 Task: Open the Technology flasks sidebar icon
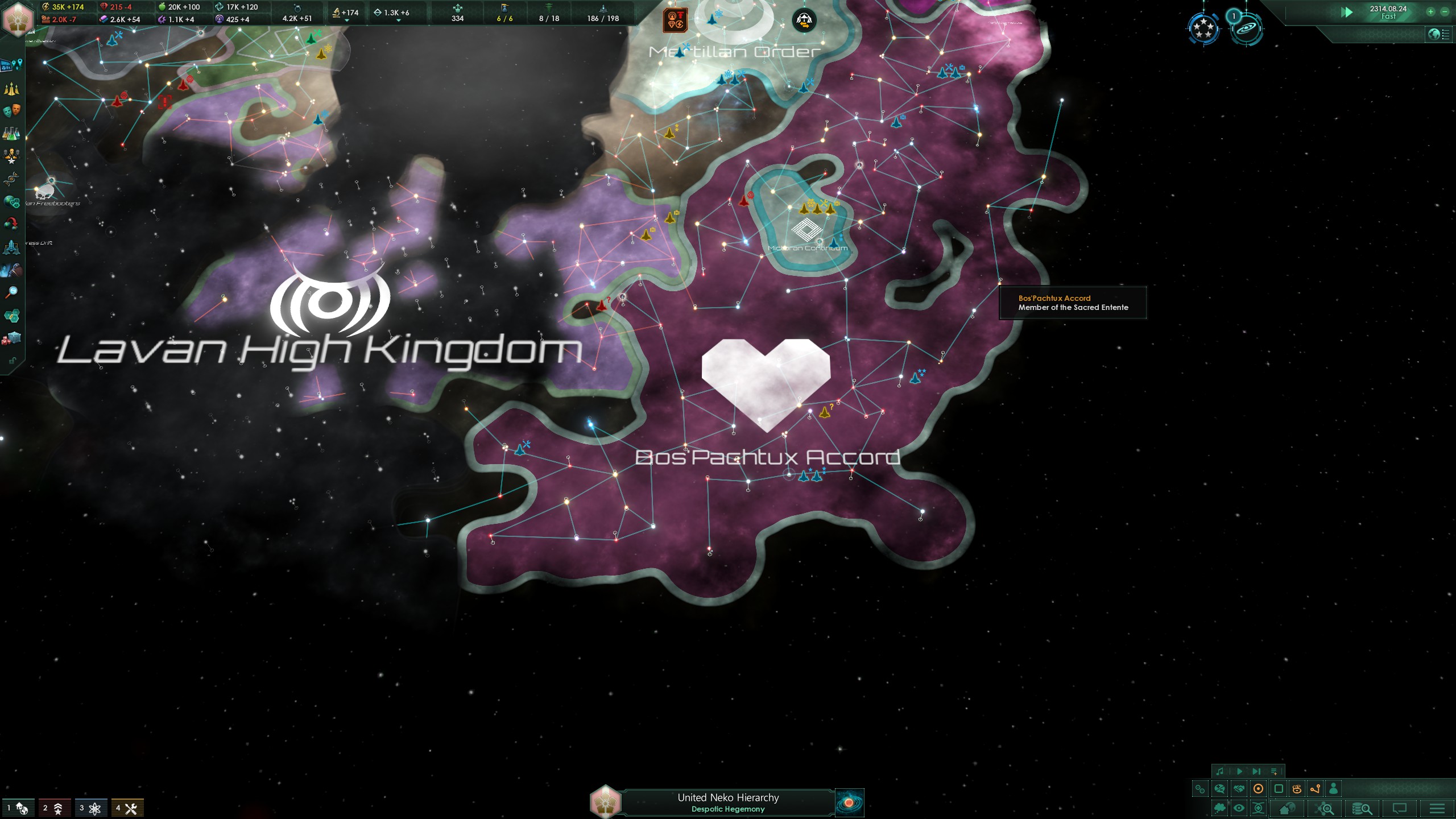click(11, 134)
